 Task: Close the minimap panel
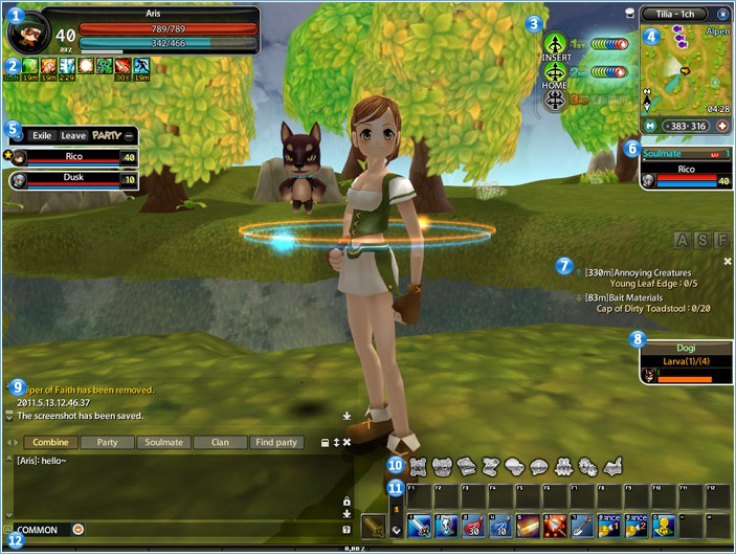[722, 15]
